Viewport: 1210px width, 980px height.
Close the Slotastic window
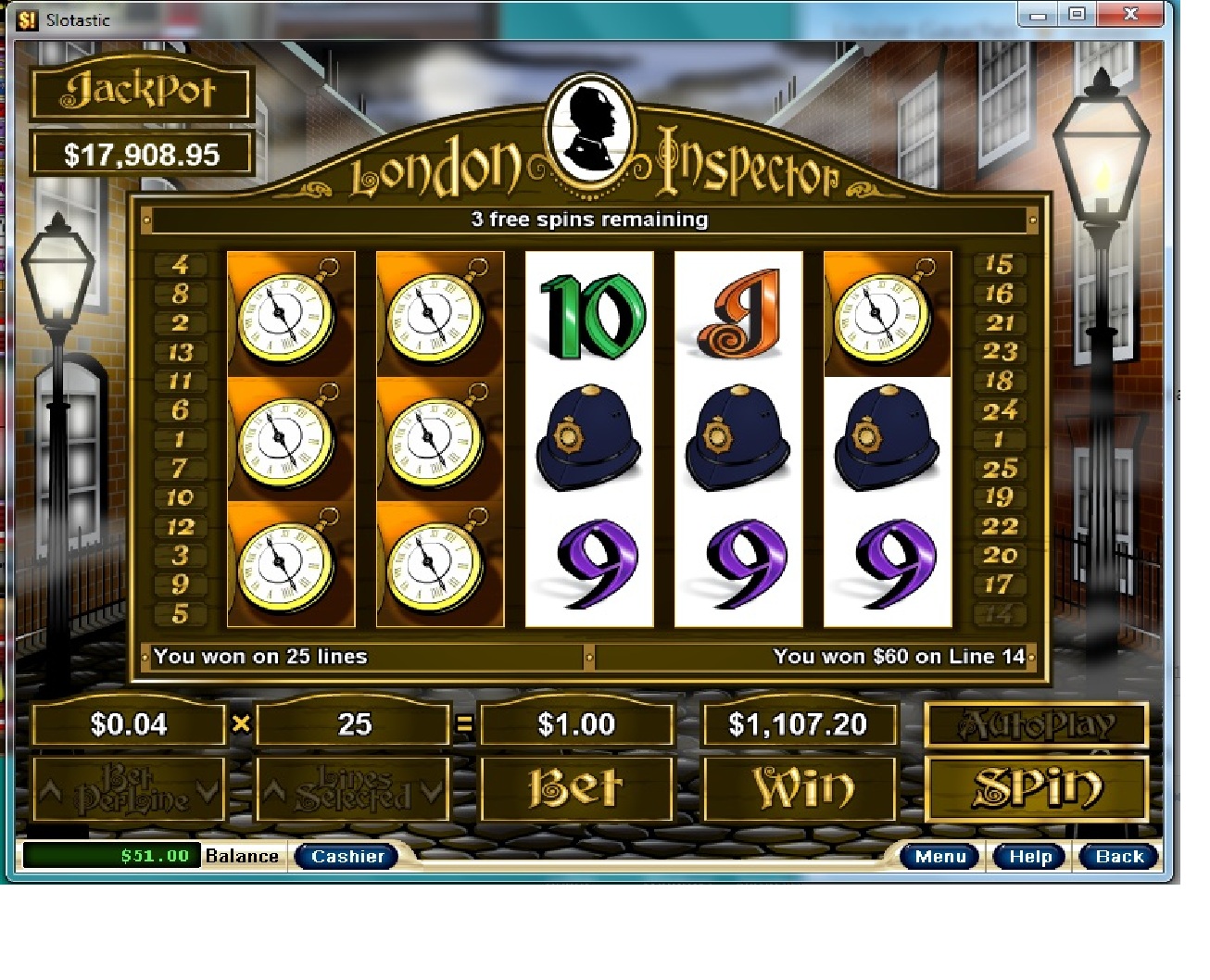click(1129, 14)
